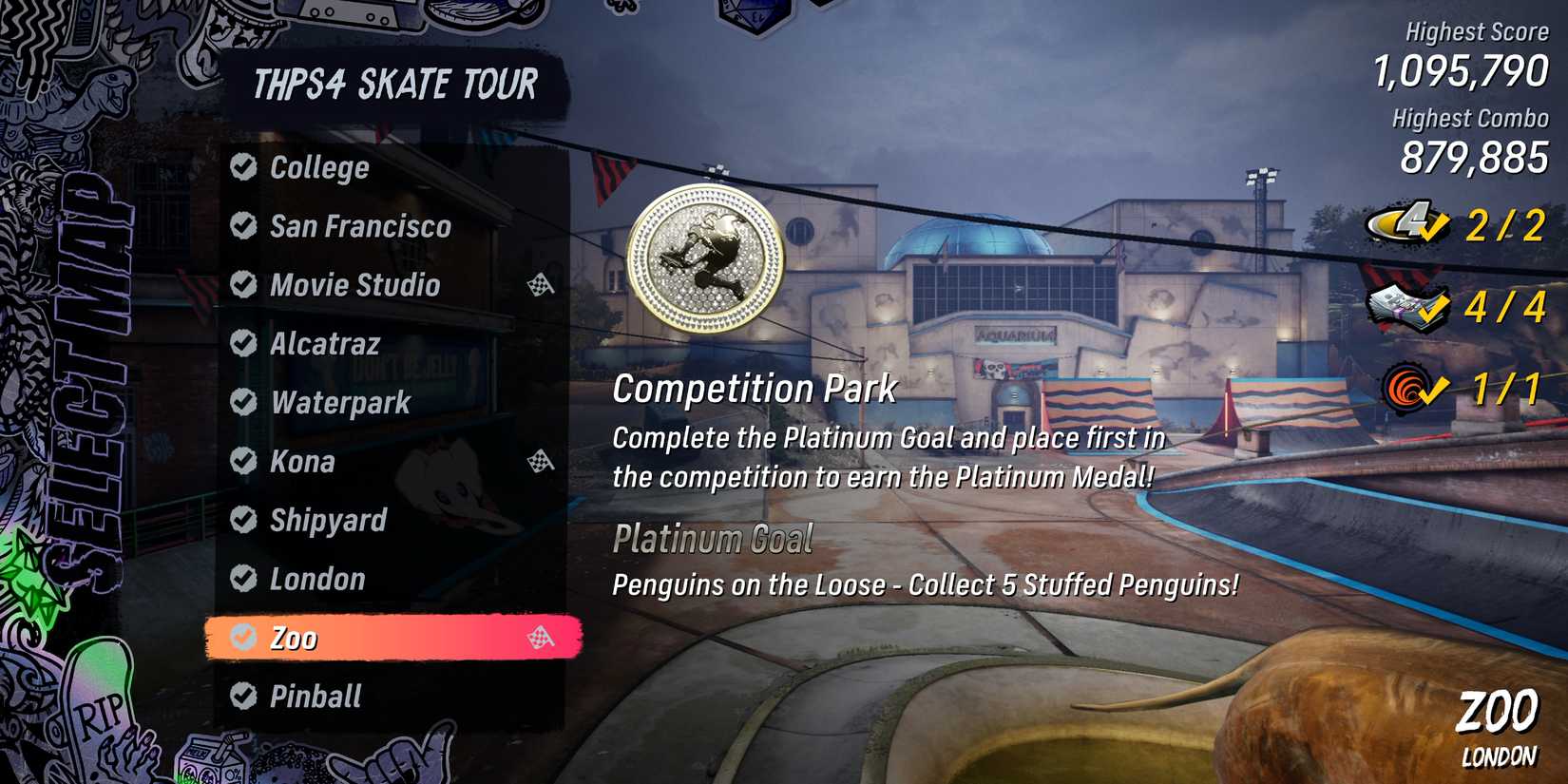Click the completion badge on the Zoo entry
This screenshot has height=784, width=1568.
pos(241,639)
